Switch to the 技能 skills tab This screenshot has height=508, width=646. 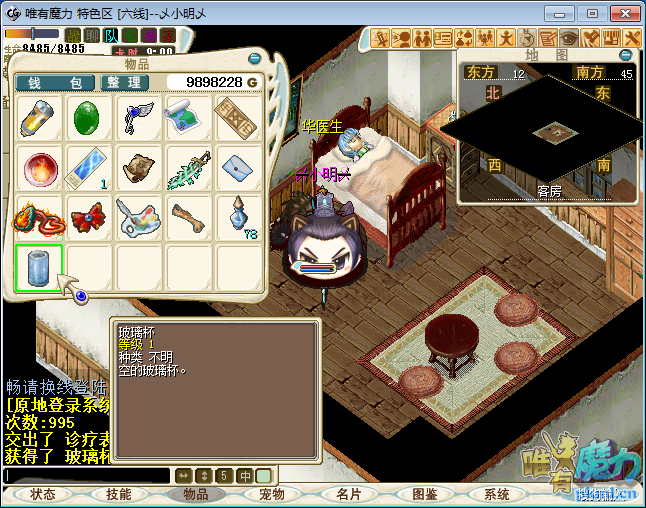[119, 494]
